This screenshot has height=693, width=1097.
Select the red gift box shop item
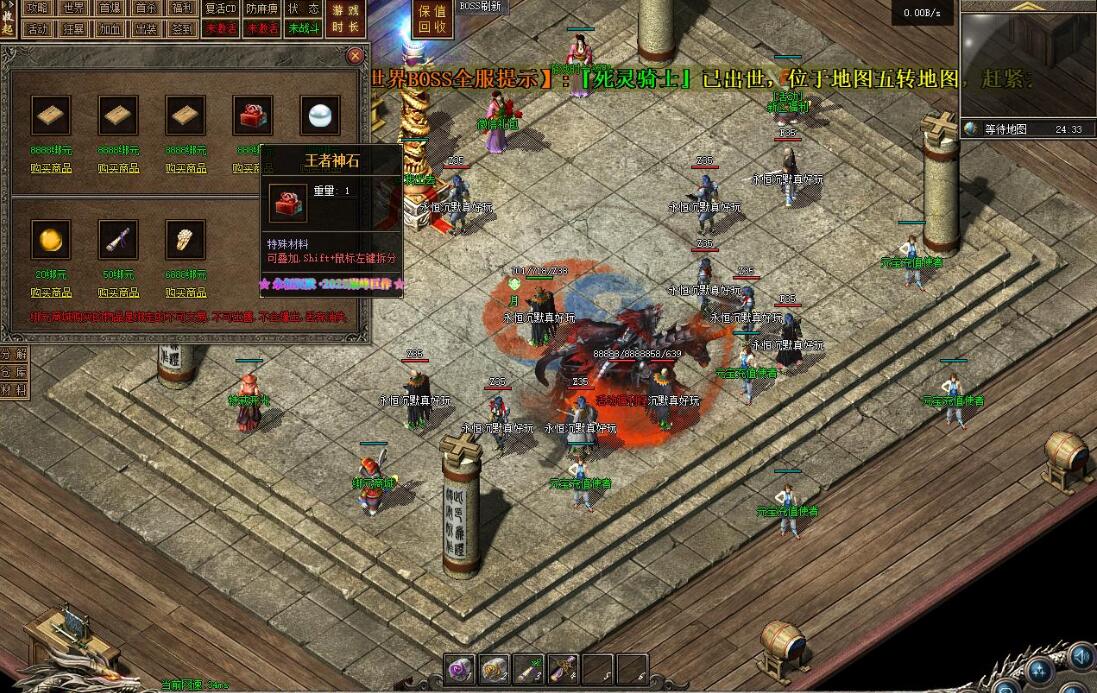[x=252, y=116]
